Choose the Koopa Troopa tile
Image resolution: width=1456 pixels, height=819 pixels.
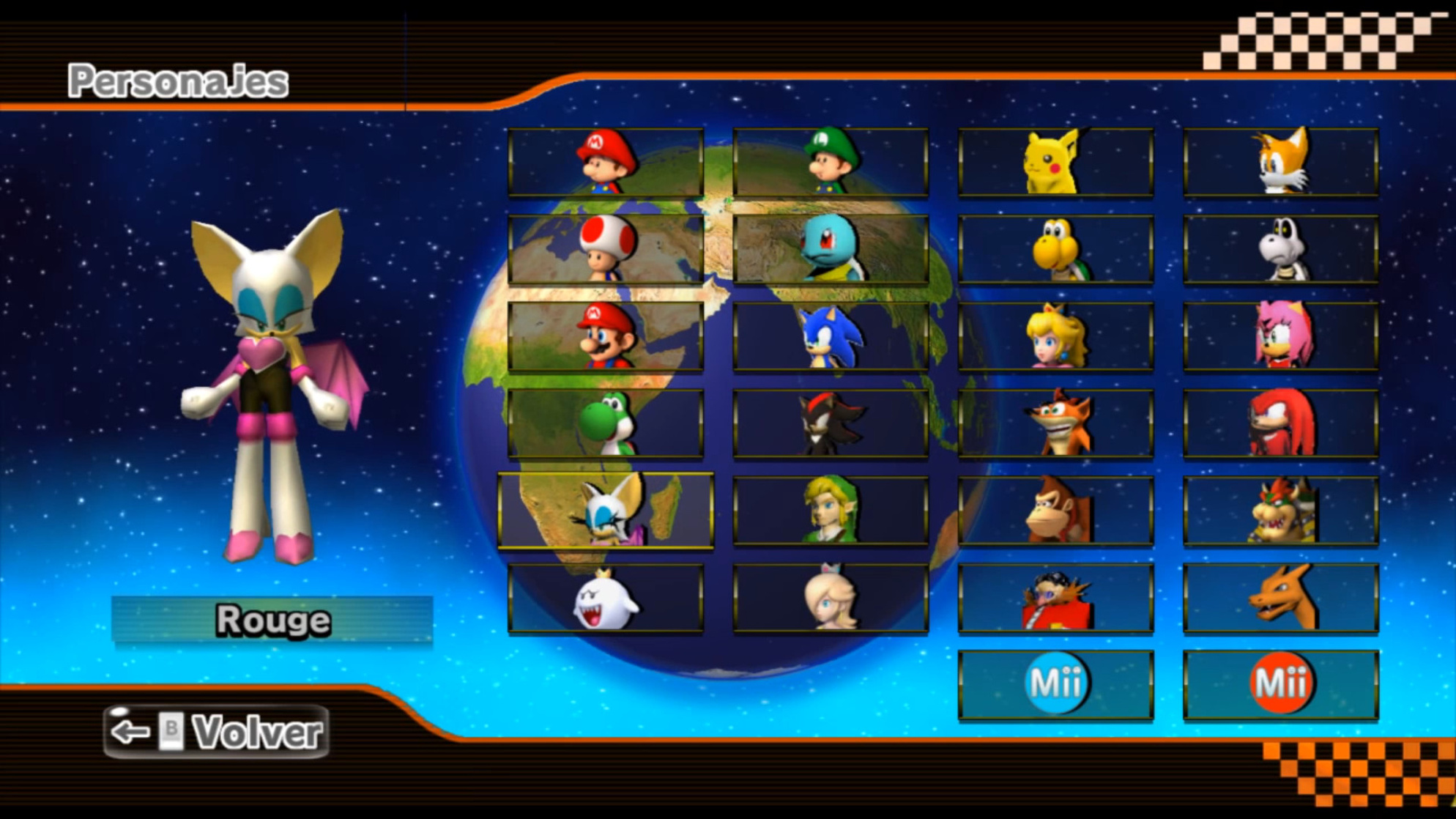(1055, 249)
